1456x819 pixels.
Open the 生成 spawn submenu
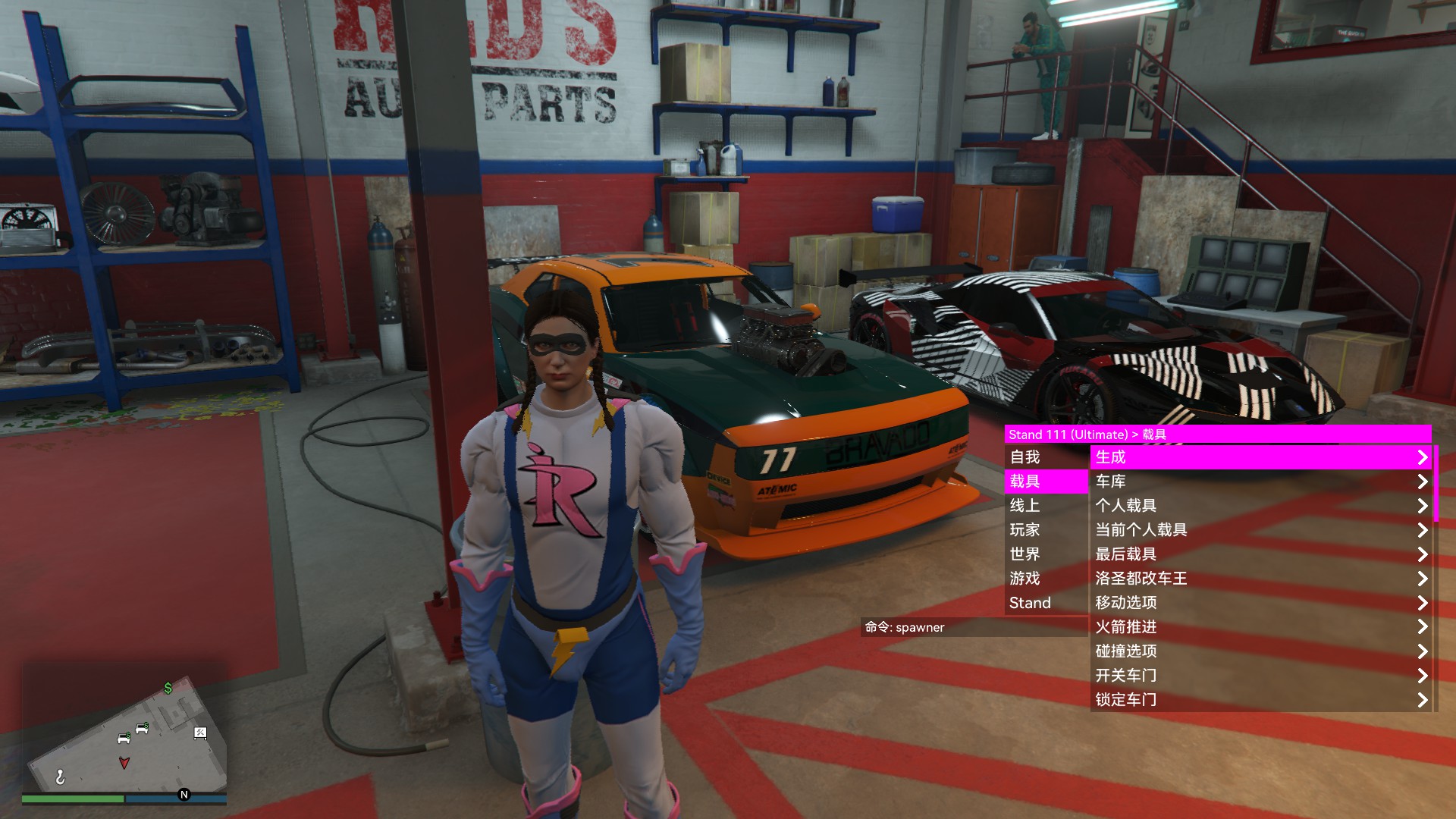pyautogui.click(x=1259, y=457)
